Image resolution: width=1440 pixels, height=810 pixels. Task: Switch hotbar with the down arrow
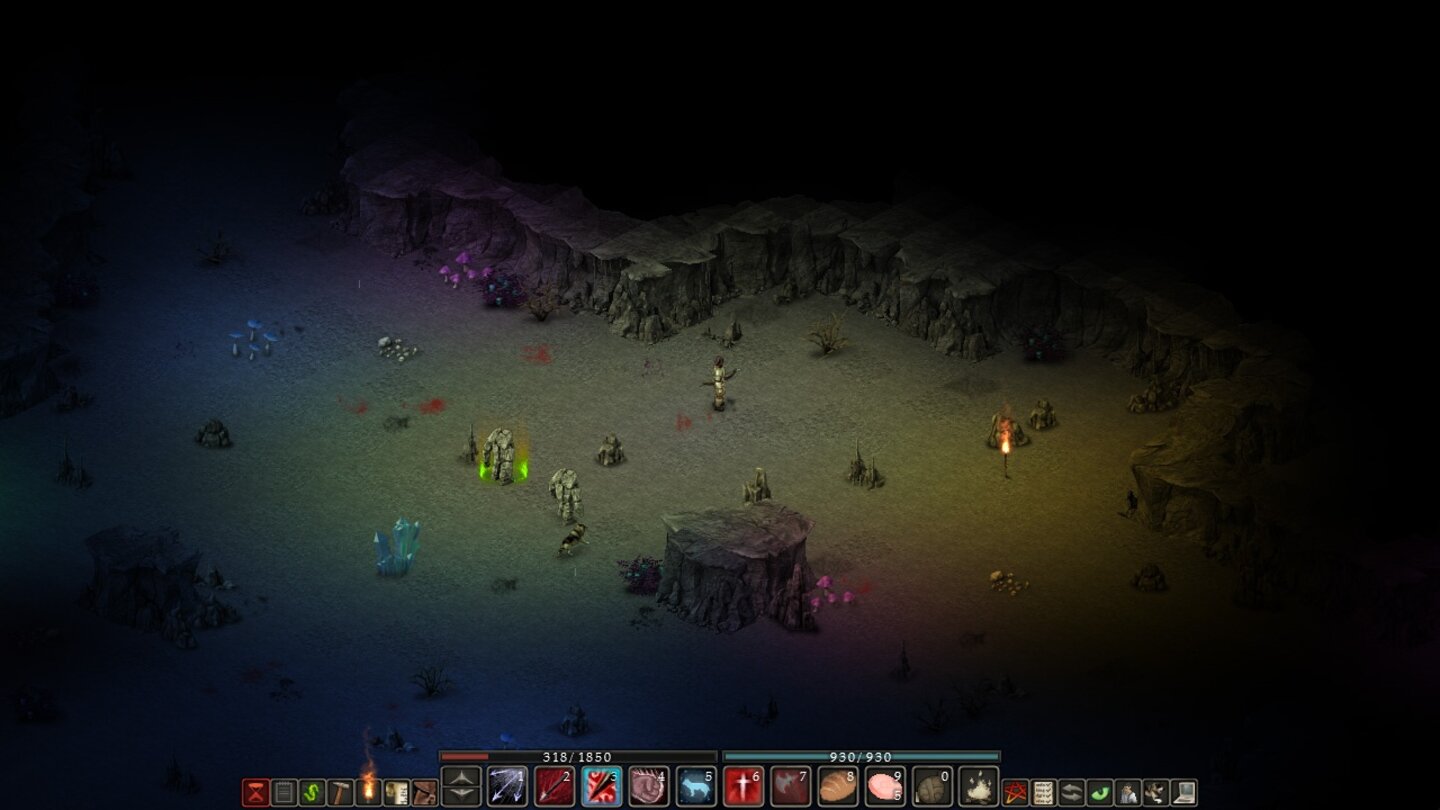pos(461,796)
